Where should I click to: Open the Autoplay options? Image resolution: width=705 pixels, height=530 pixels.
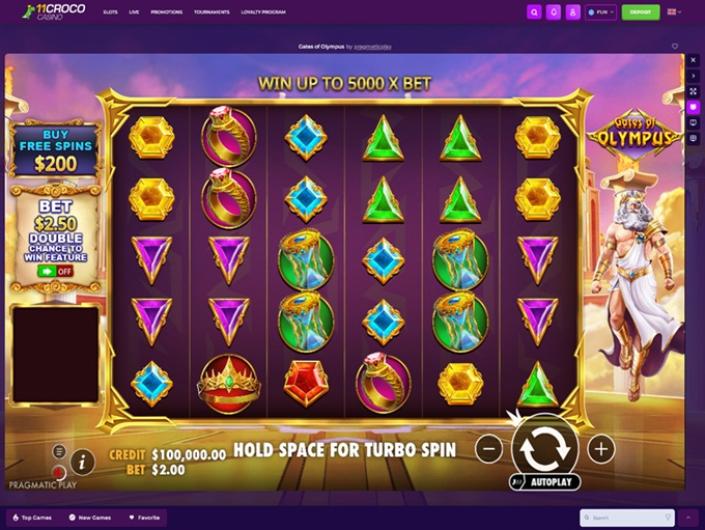[x=545, y=482]
